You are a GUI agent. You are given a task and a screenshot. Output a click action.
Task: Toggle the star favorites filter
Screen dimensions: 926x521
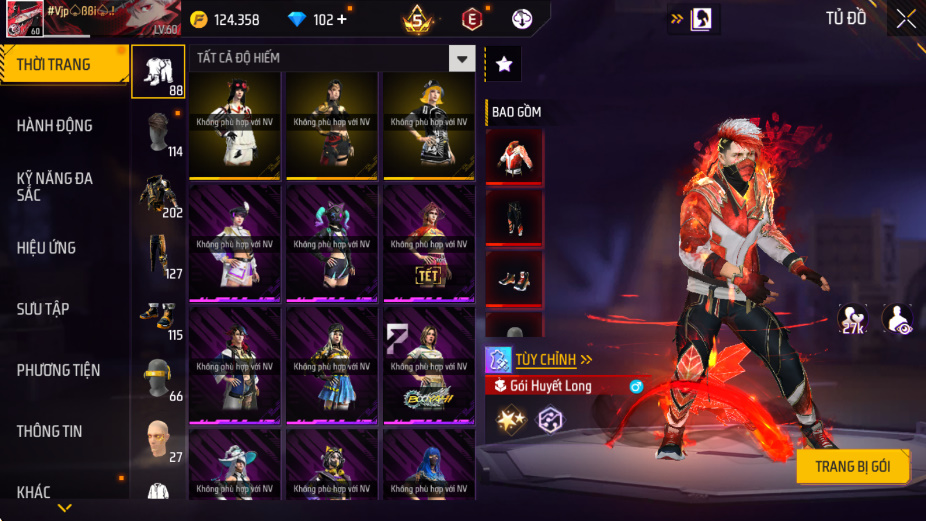(504, 64)
